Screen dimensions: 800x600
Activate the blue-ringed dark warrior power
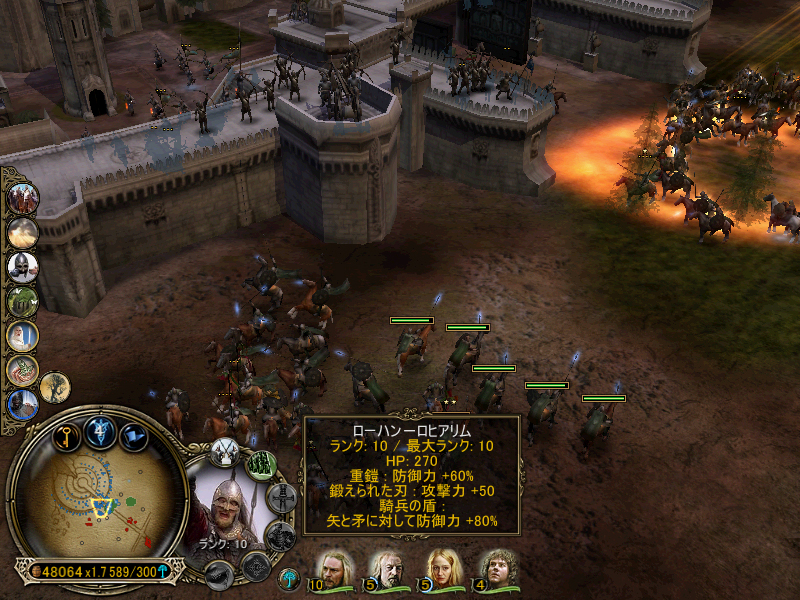point(22,404)
